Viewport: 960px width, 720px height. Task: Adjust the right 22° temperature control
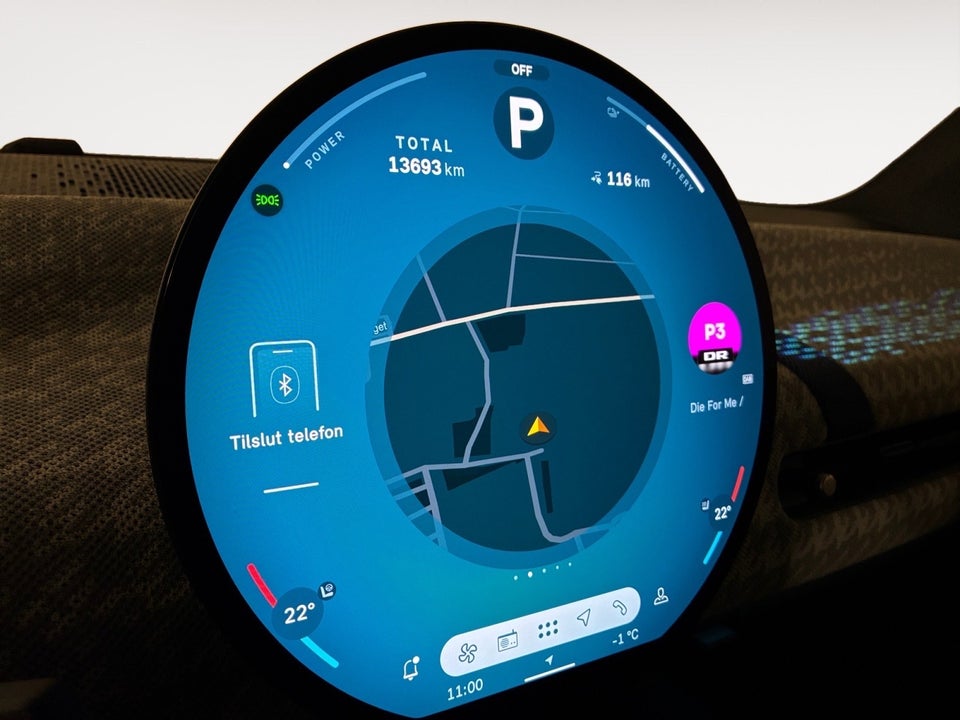tap(721, 513)
